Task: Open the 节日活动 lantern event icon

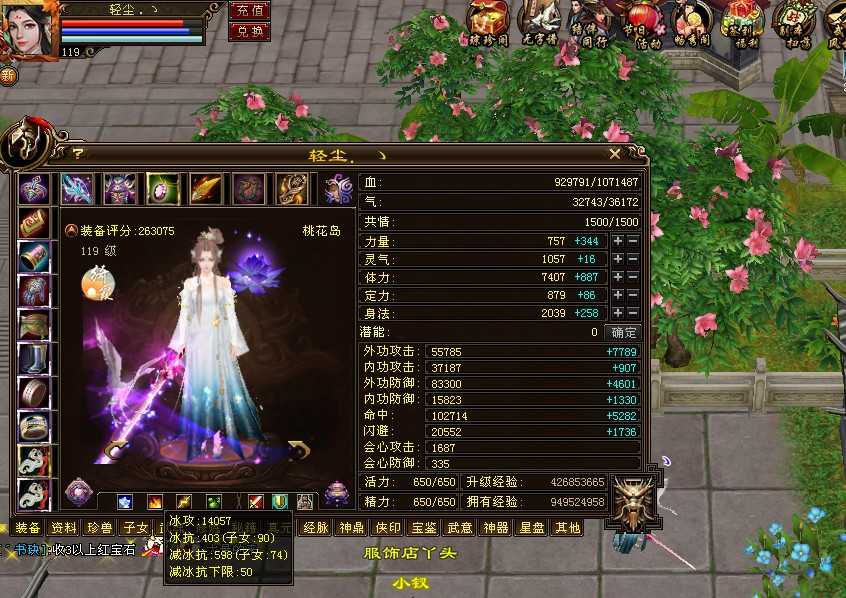Action: (x=643, y=24)
